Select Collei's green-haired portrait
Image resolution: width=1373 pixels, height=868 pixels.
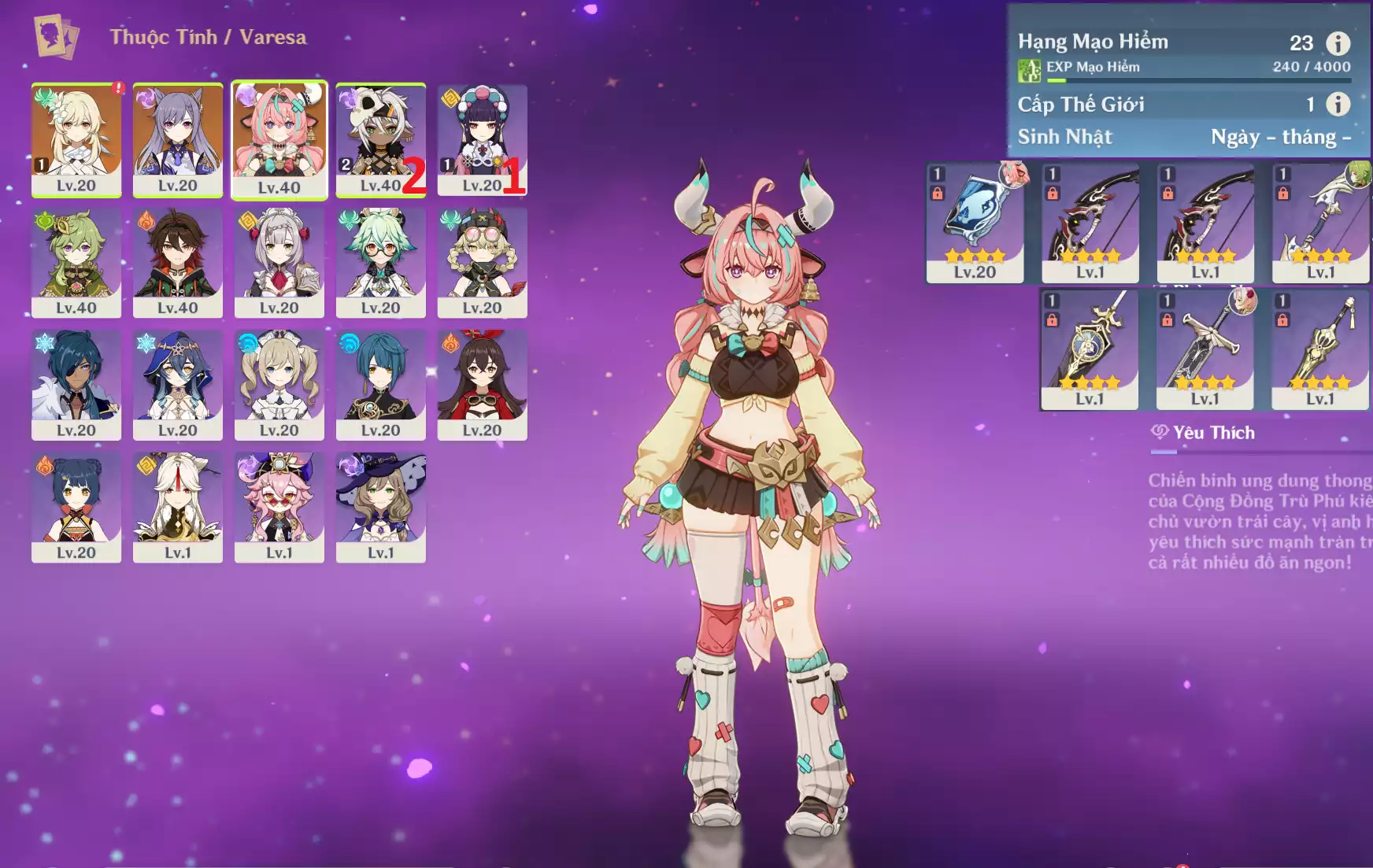tap(76, 262)
